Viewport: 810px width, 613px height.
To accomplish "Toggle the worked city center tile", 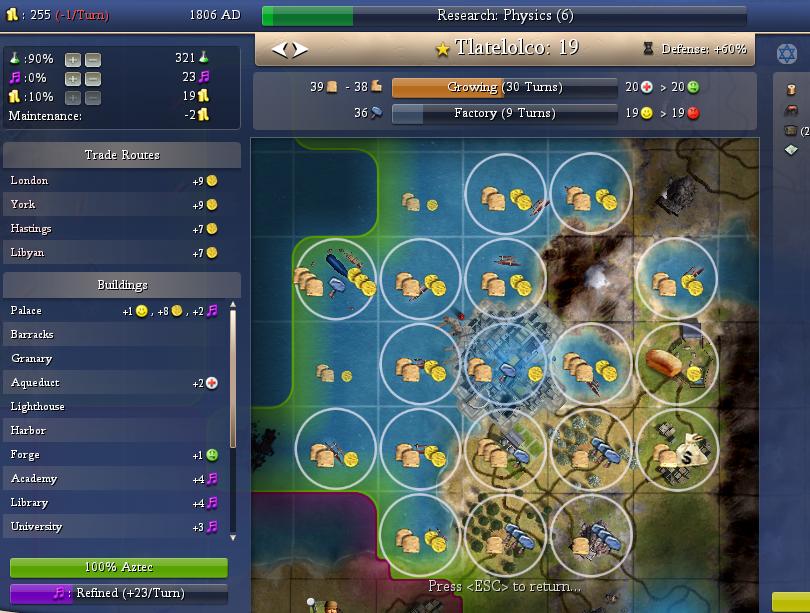I will [507, 365].
